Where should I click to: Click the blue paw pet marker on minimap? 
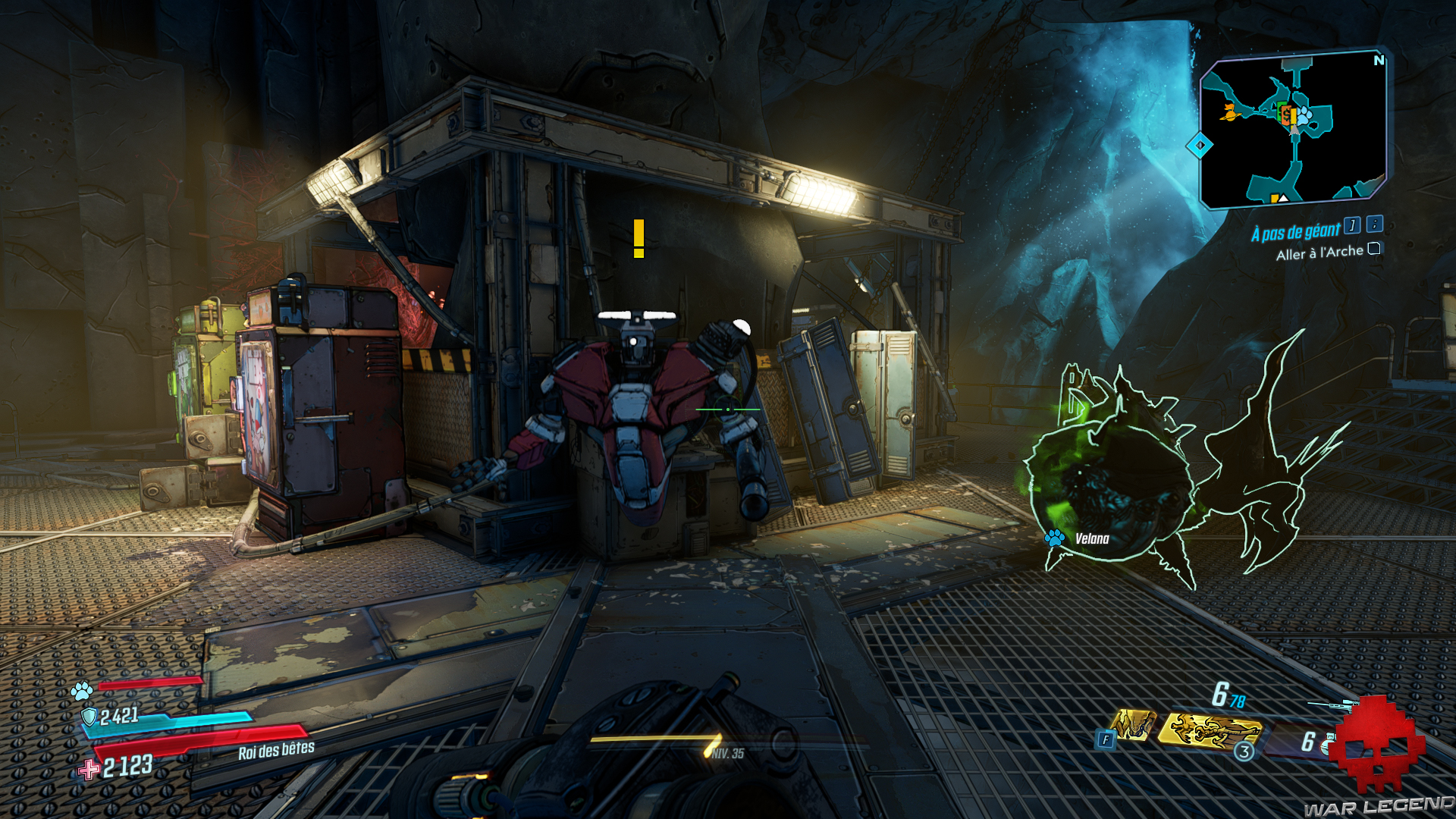(1304, 115)
